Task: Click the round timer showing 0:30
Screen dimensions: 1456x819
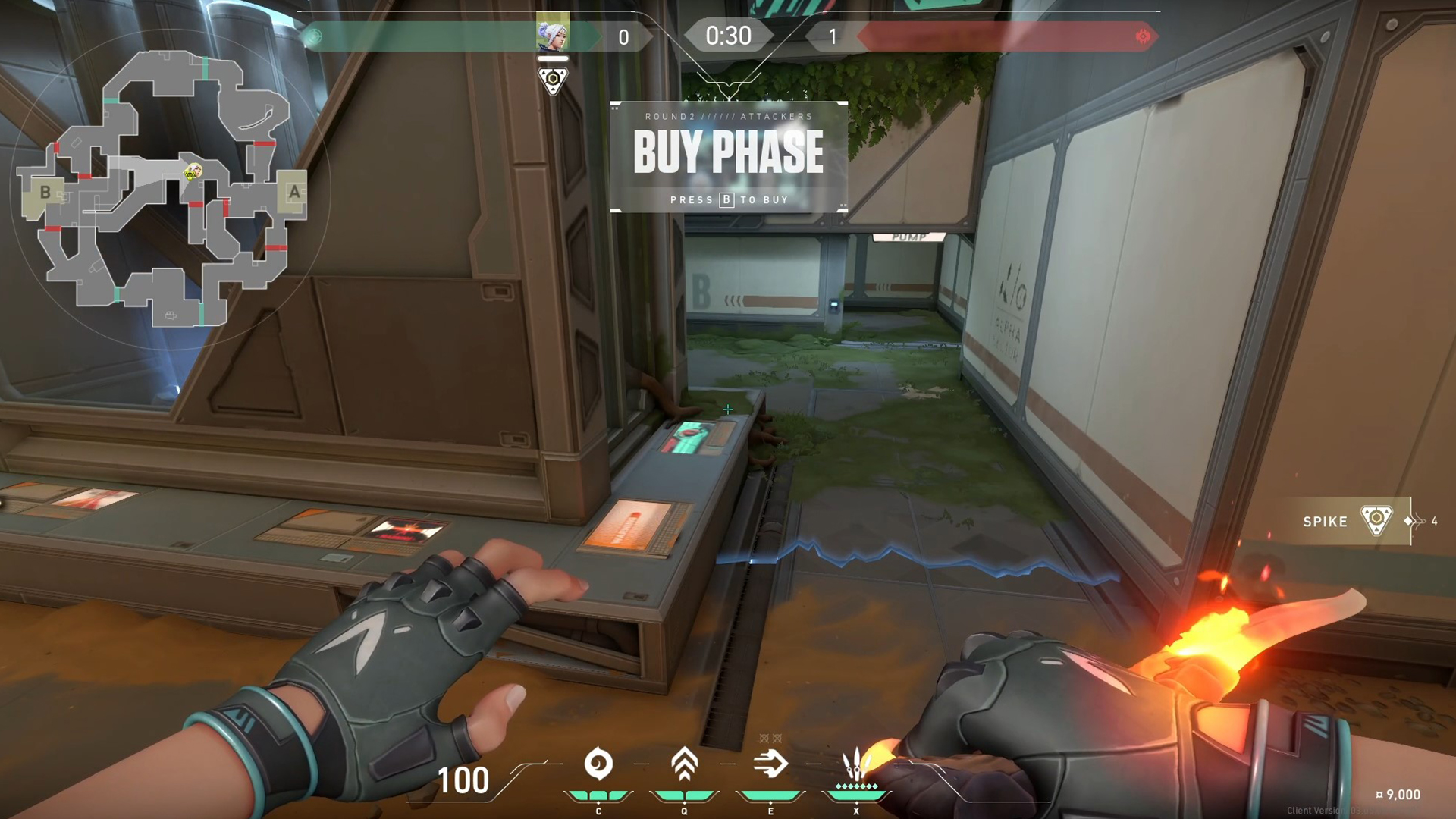Action: click(x=726, y=36)
